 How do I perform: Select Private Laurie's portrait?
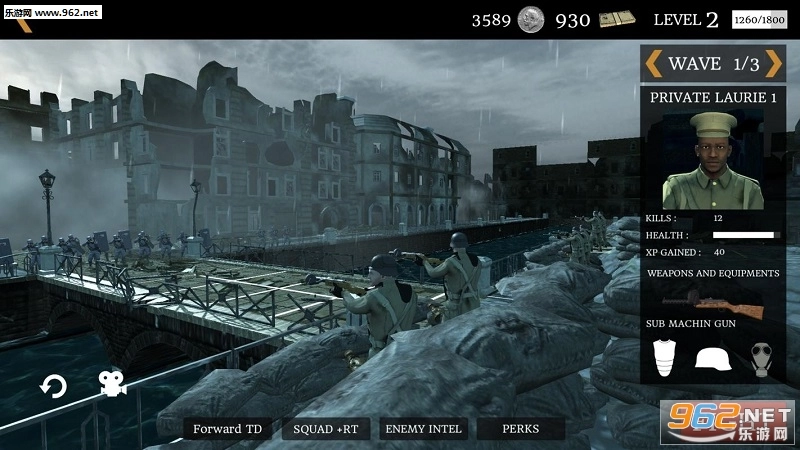tap(713, 160)
